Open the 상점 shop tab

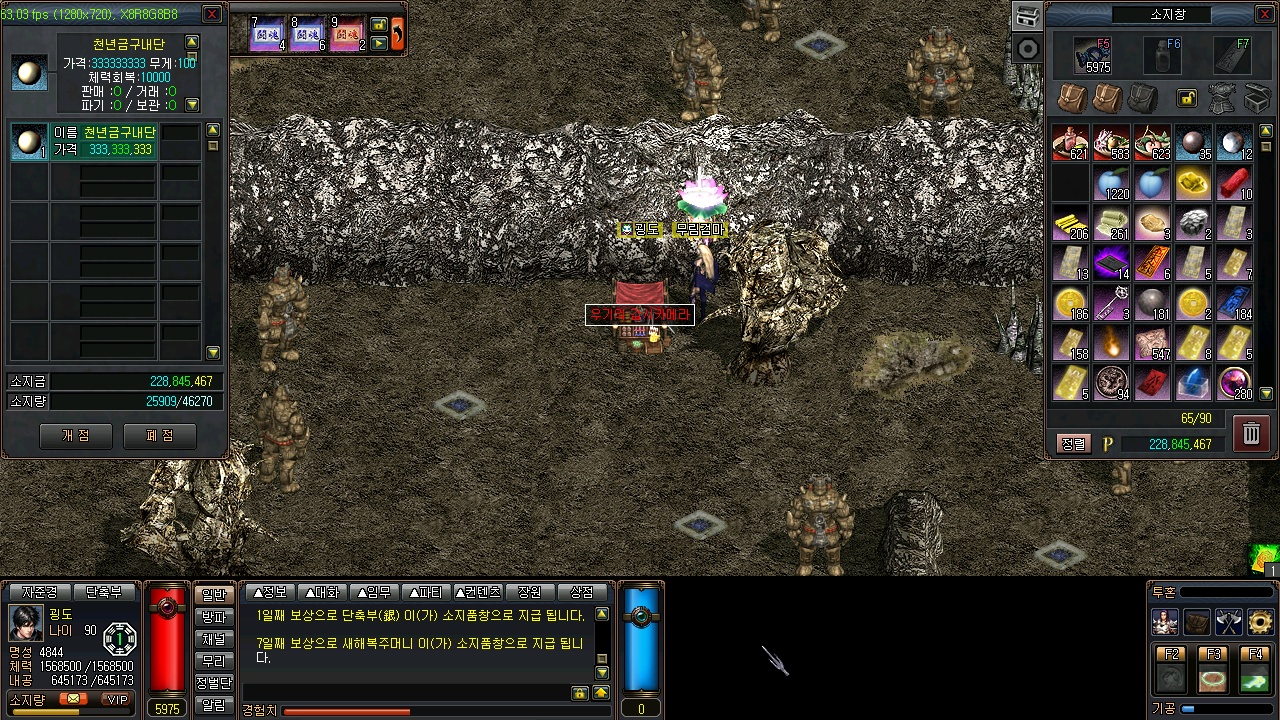click(582, 592)
